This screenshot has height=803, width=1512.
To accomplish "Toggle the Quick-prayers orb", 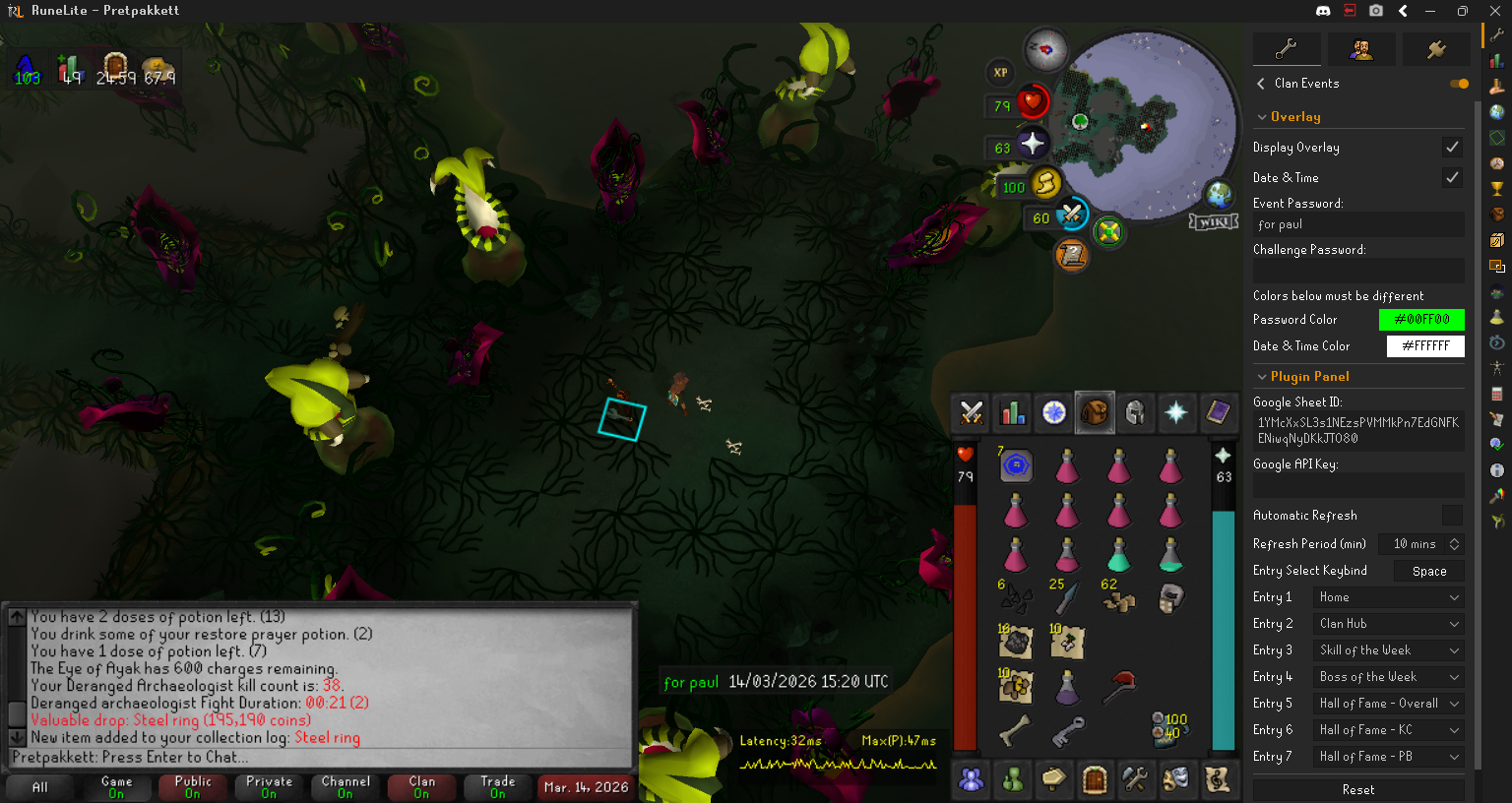I will [1031, 144].
